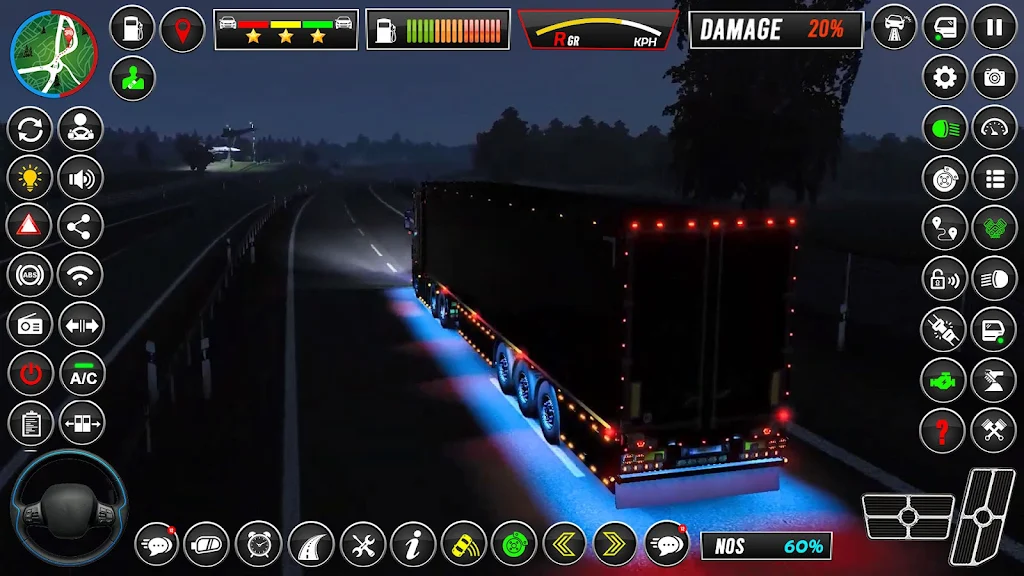The height and width of the screenshot is (576, 1024).
Task: Tap the camera screenshot icon
Action: click(x=994, y=77)
